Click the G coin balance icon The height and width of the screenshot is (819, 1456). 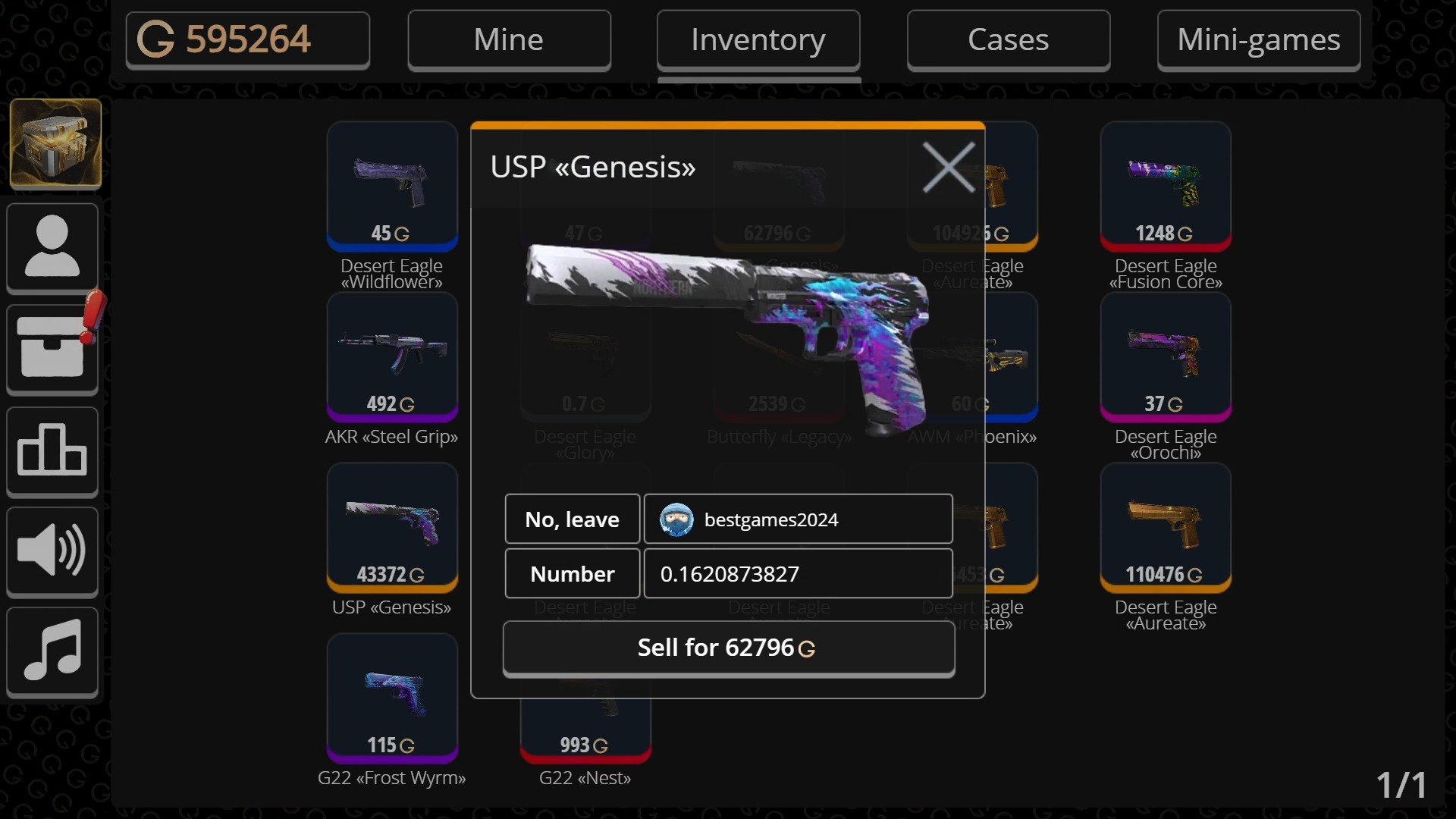[x=155, y=39]
